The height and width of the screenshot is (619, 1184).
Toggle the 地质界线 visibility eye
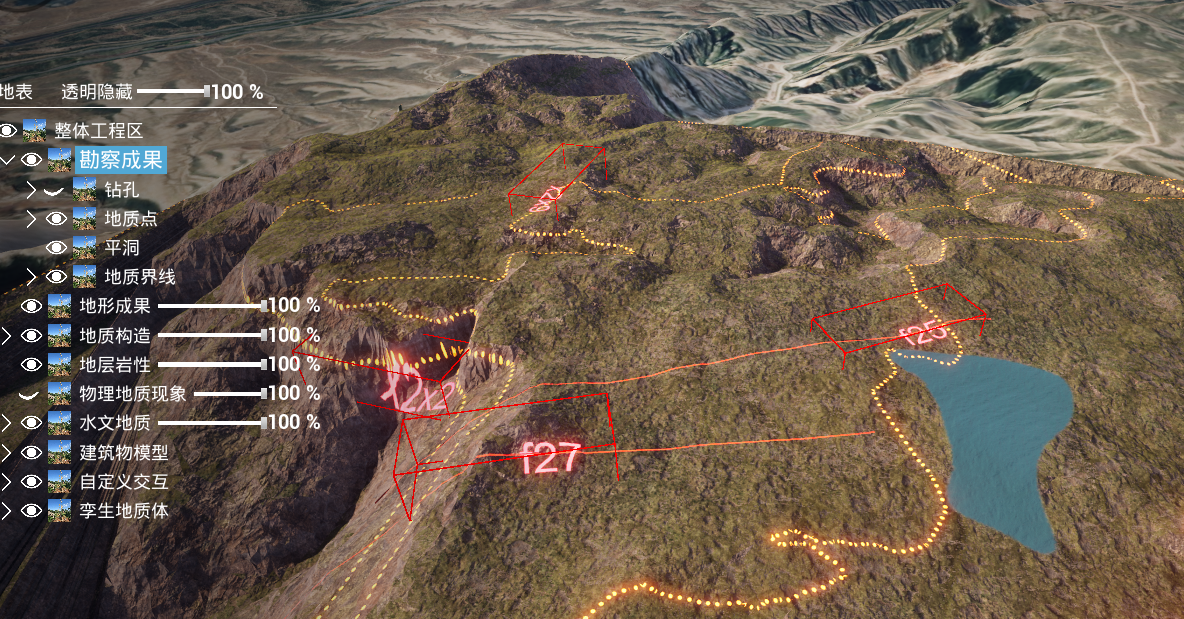point(56,277)
